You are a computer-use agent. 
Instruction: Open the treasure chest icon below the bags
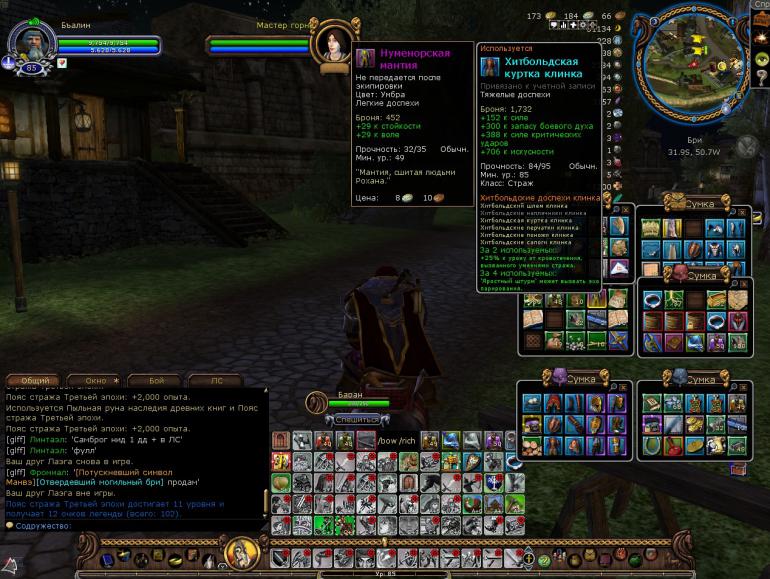click(x=738, y=468)
